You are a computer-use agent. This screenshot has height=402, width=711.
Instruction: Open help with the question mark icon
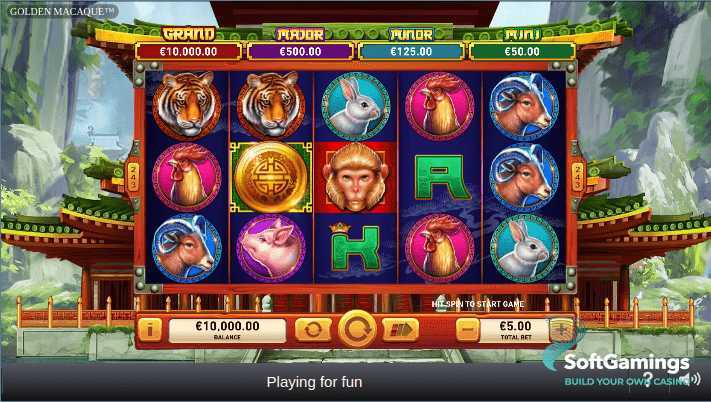click(649, 379)
